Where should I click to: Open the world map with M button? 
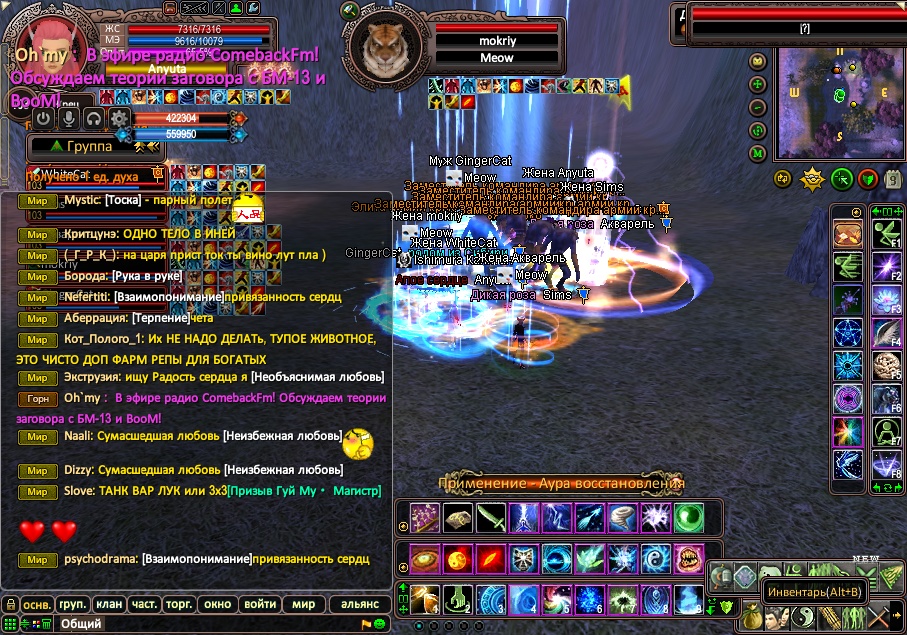[758, 153]
